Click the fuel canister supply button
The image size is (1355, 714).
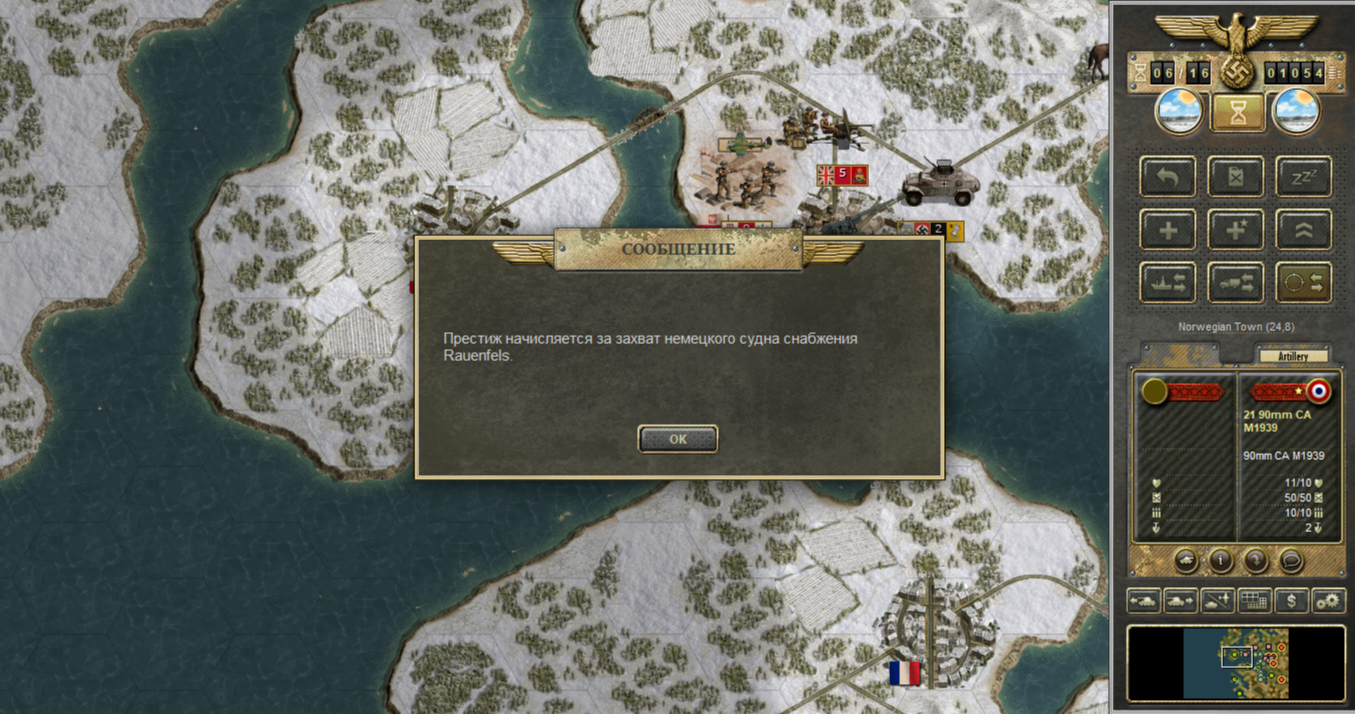pos(1236,177)
